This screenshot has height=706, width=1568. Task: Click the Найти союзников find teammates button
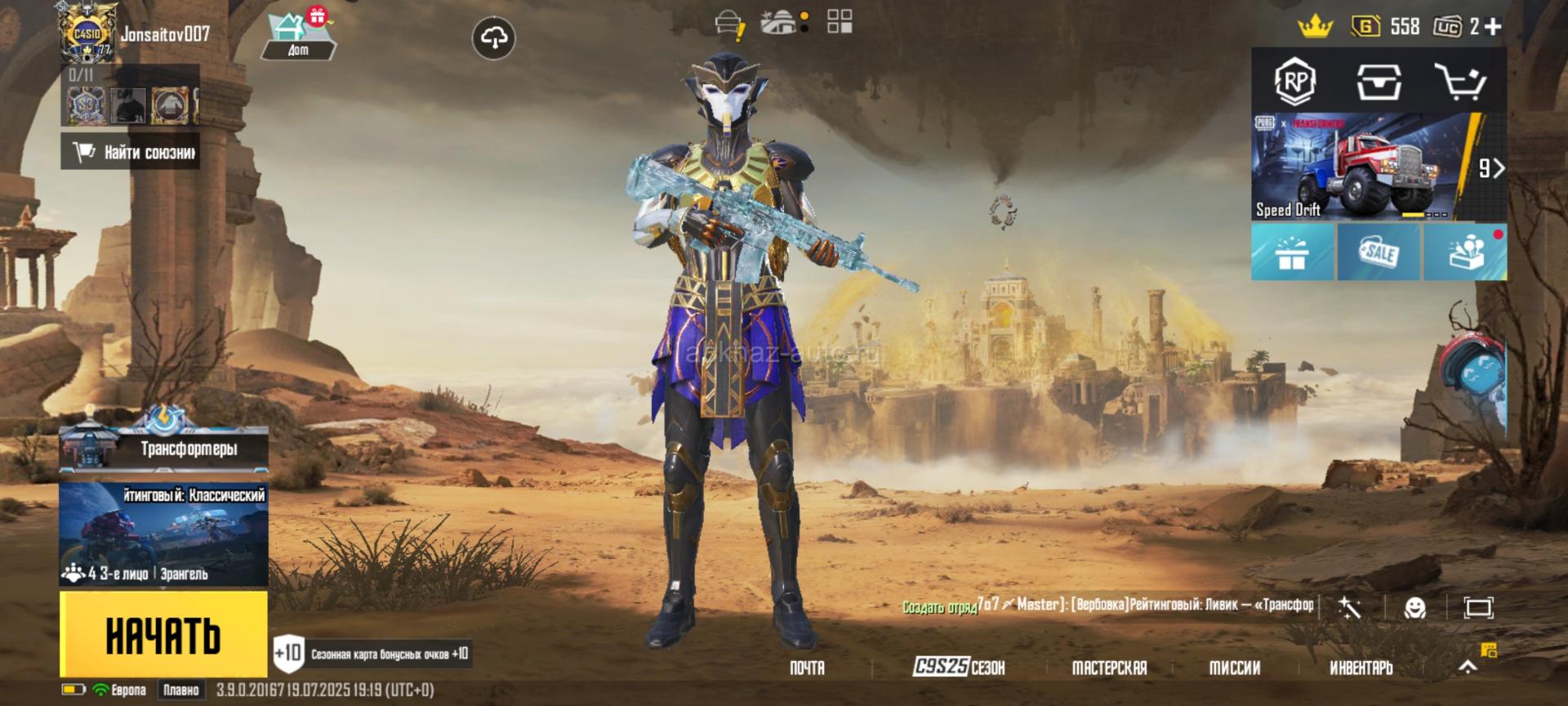131,152
